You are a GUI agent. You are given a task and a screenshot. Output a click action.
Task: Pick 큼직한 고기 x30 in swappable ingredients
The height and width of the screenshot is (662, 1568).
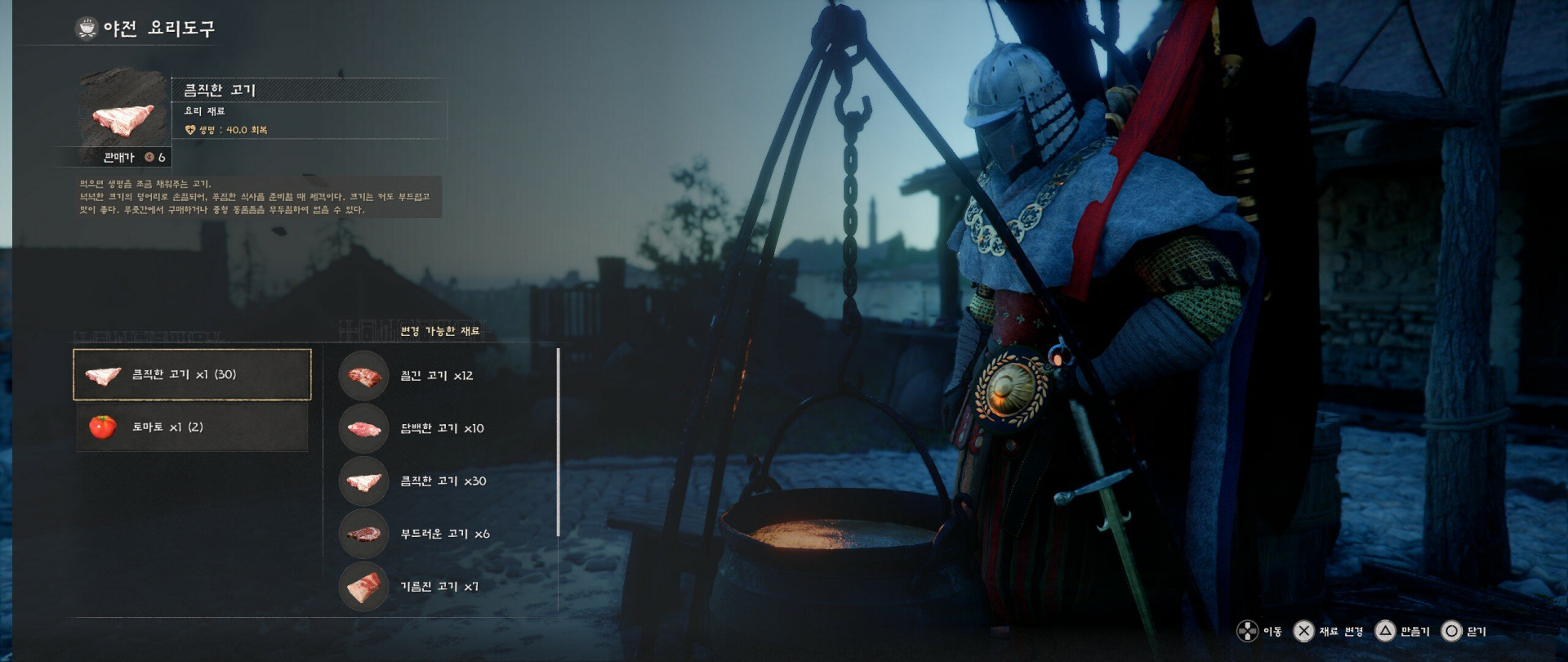click(442, 481)
